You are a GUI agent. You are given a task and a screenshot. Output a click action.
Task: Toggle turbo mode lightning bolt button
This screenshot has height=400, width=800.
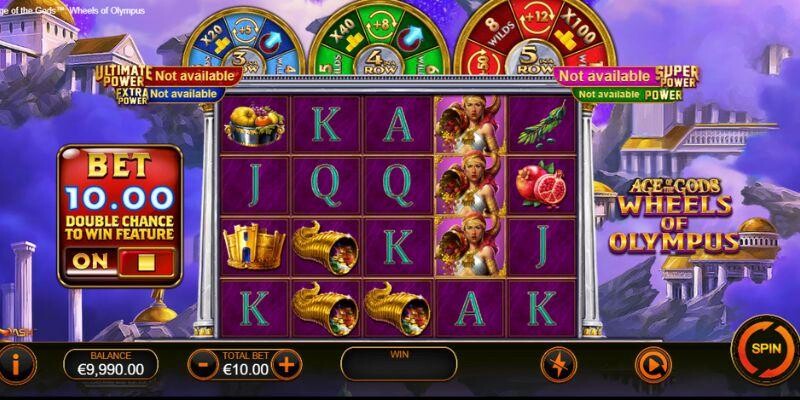(x=557, y=364)
